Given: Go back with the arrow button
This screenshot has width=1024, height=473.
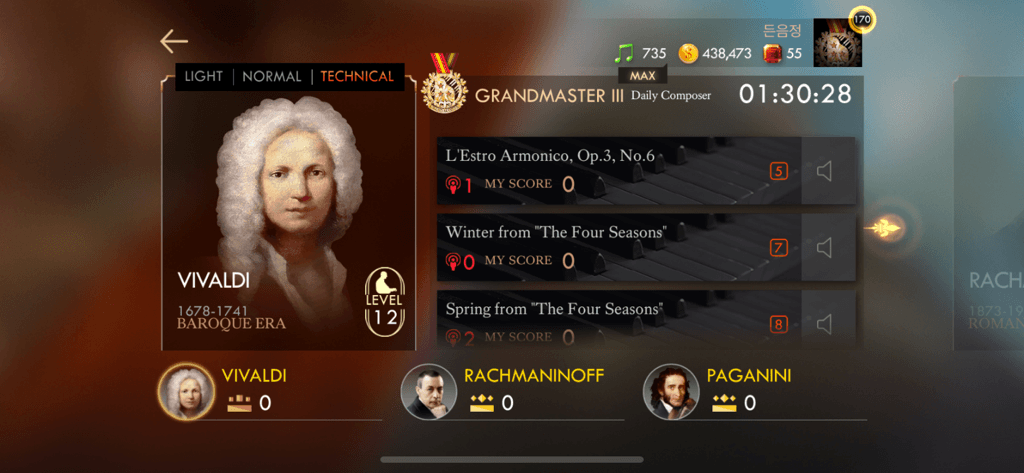Looking at the screenshot, I should [174, 41].
